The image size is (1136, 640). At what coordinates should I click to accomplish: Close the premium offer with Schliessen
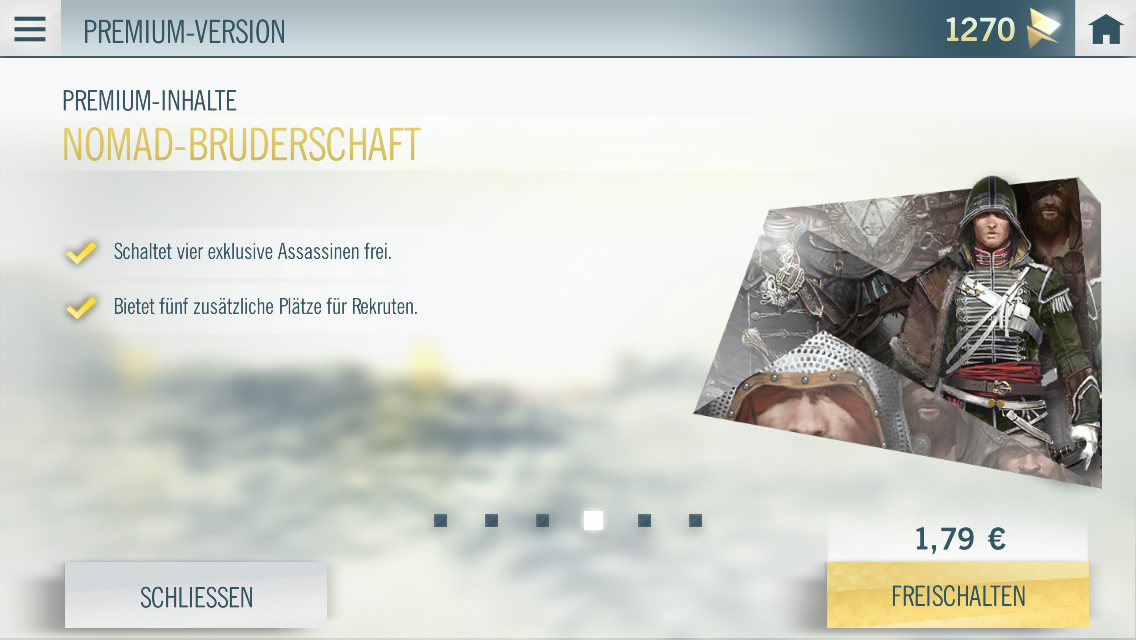tap(196, 597)
